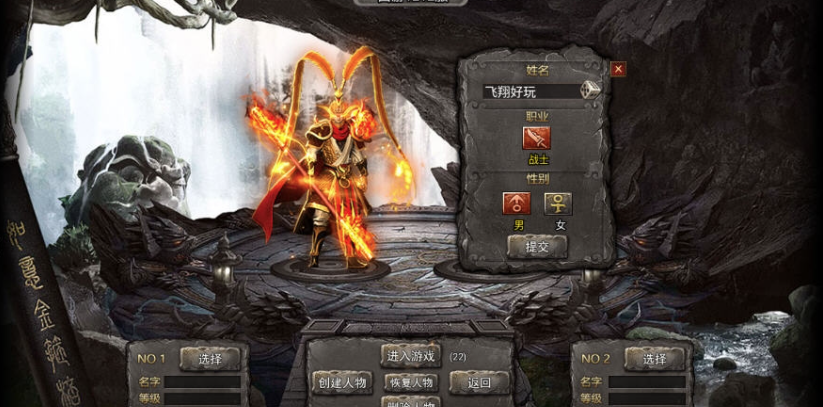Viewport: 823px width, 407px height.
Task: Close the character creation panel
Action: coord(618,69)
